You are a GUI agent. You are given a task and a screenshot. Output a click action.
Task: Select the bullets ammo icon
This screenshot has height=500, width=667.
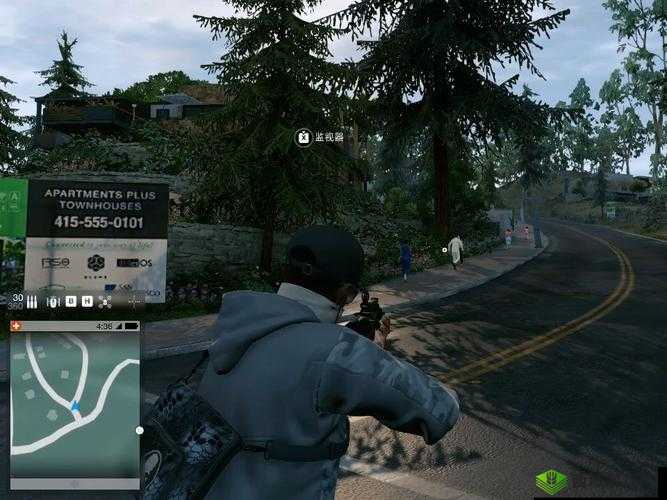pos(32,300)
